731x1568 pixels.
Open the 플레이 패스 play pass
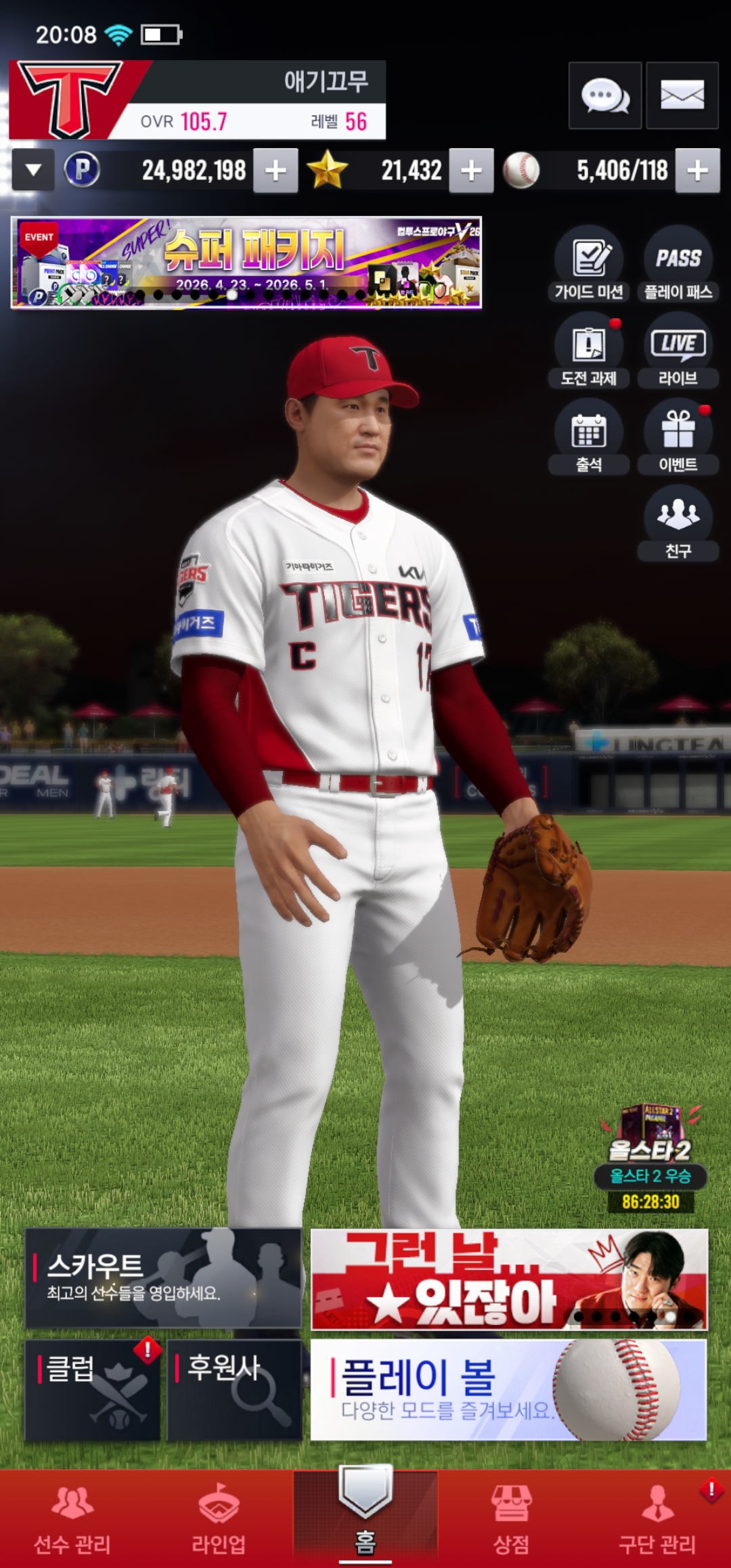pos(678,264)
